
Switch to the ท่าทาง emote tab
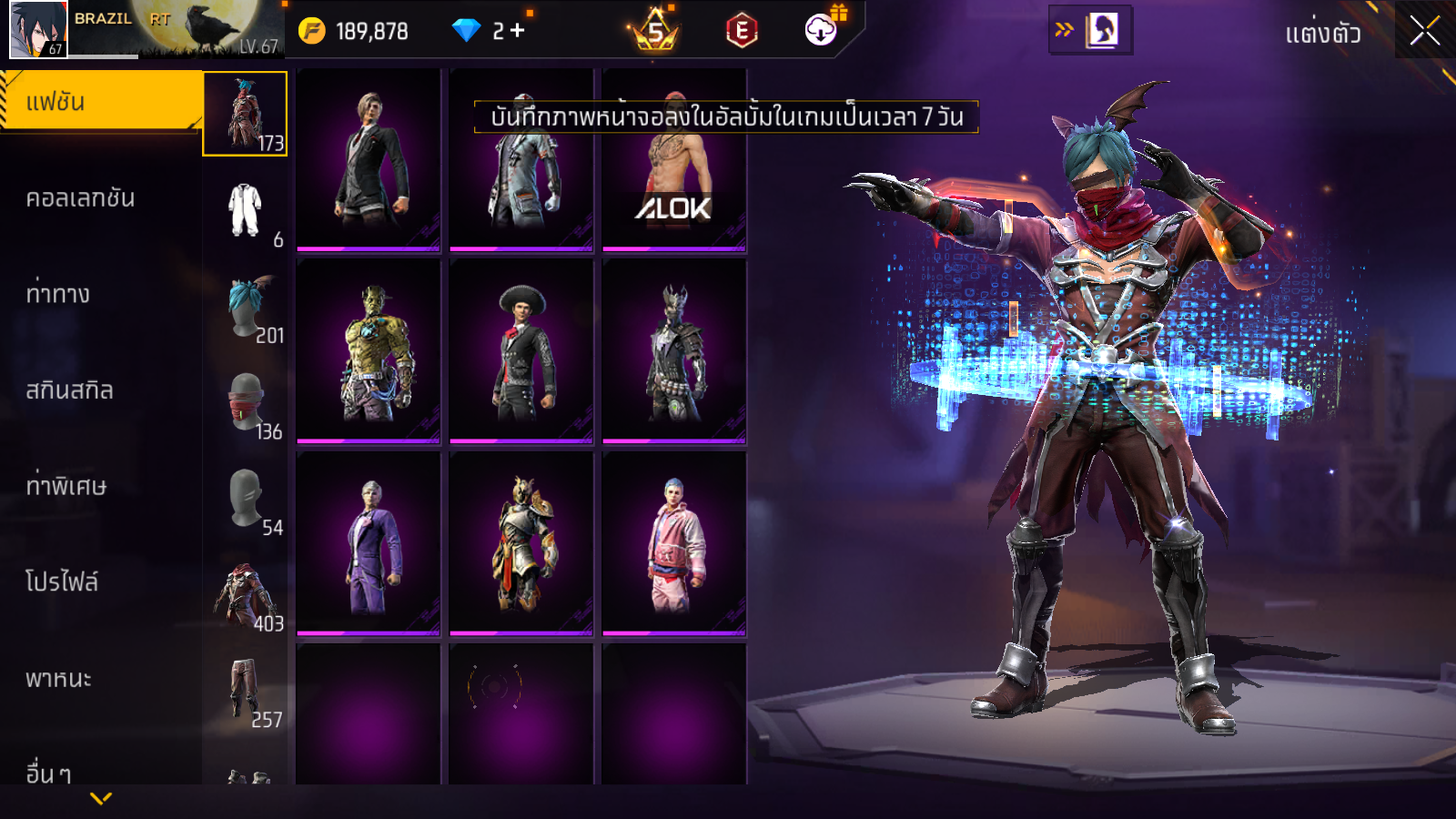click(58, 294)
